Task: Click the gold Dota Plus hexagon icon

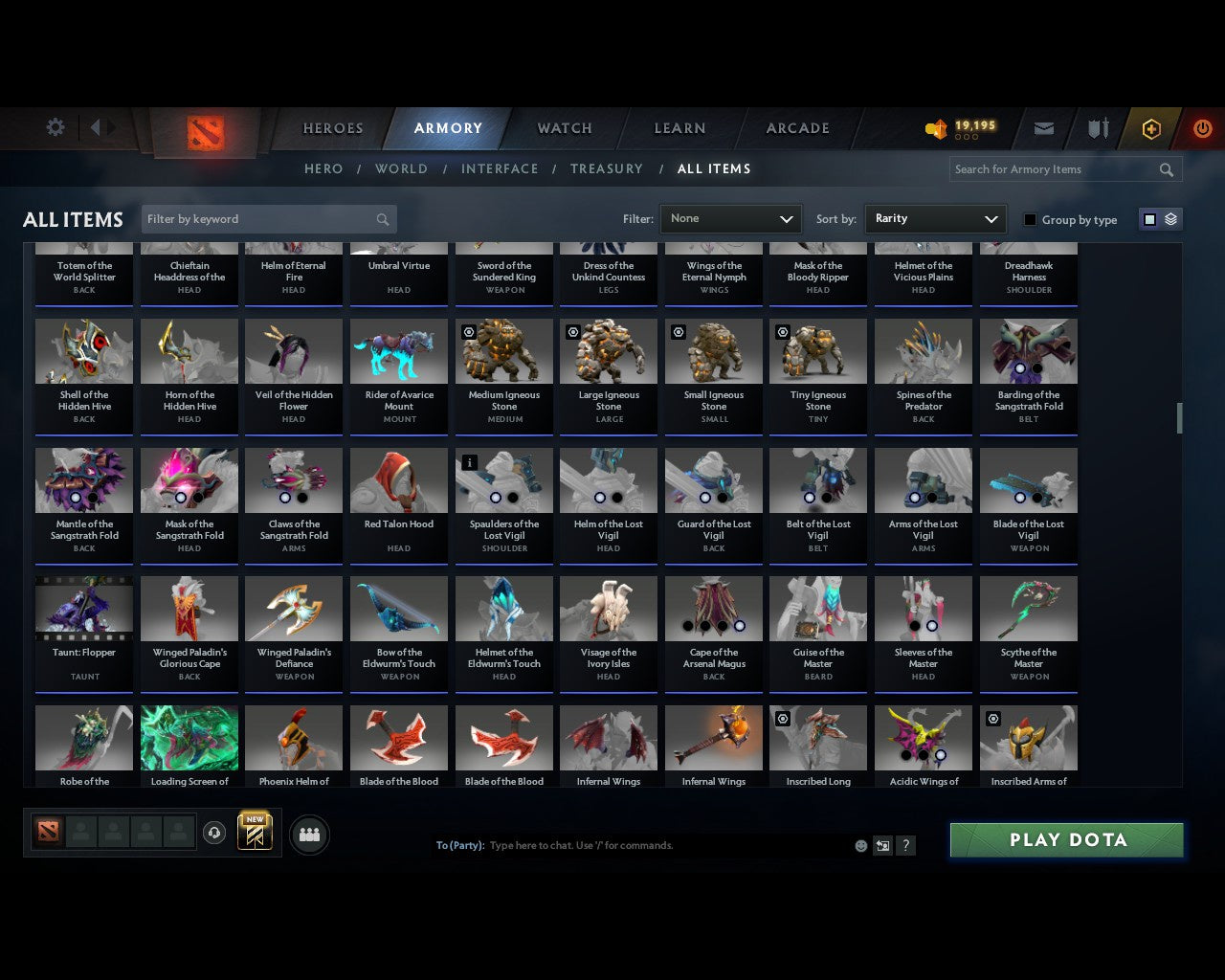Action: [x=1150, y=128]
